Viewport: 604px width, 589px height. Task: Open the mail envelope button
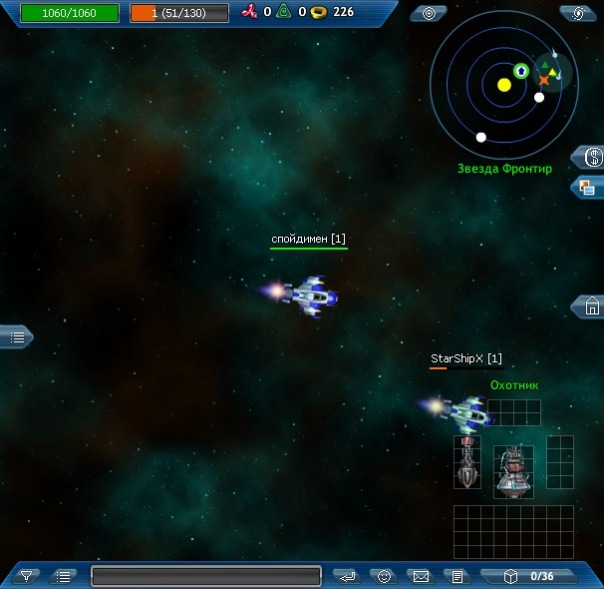(x=420, y=576)
